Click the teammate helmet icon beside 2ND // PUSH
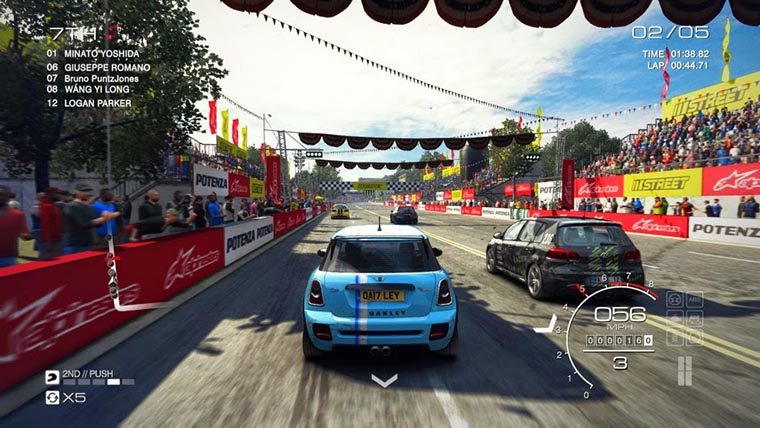This screenshot has height=428, width=760. [x=52, y=377]
